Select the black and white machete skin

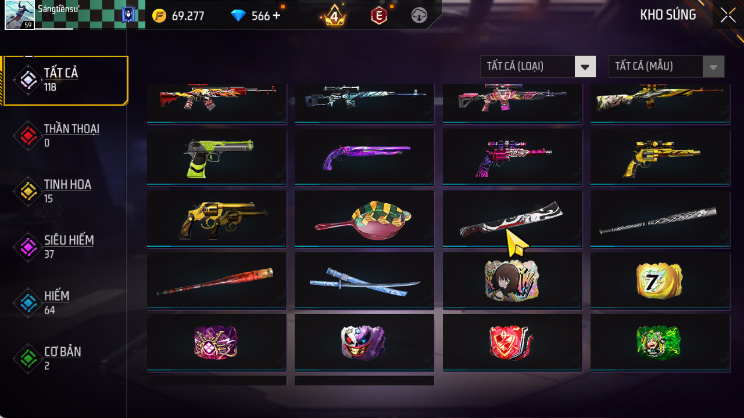(512, 219)
